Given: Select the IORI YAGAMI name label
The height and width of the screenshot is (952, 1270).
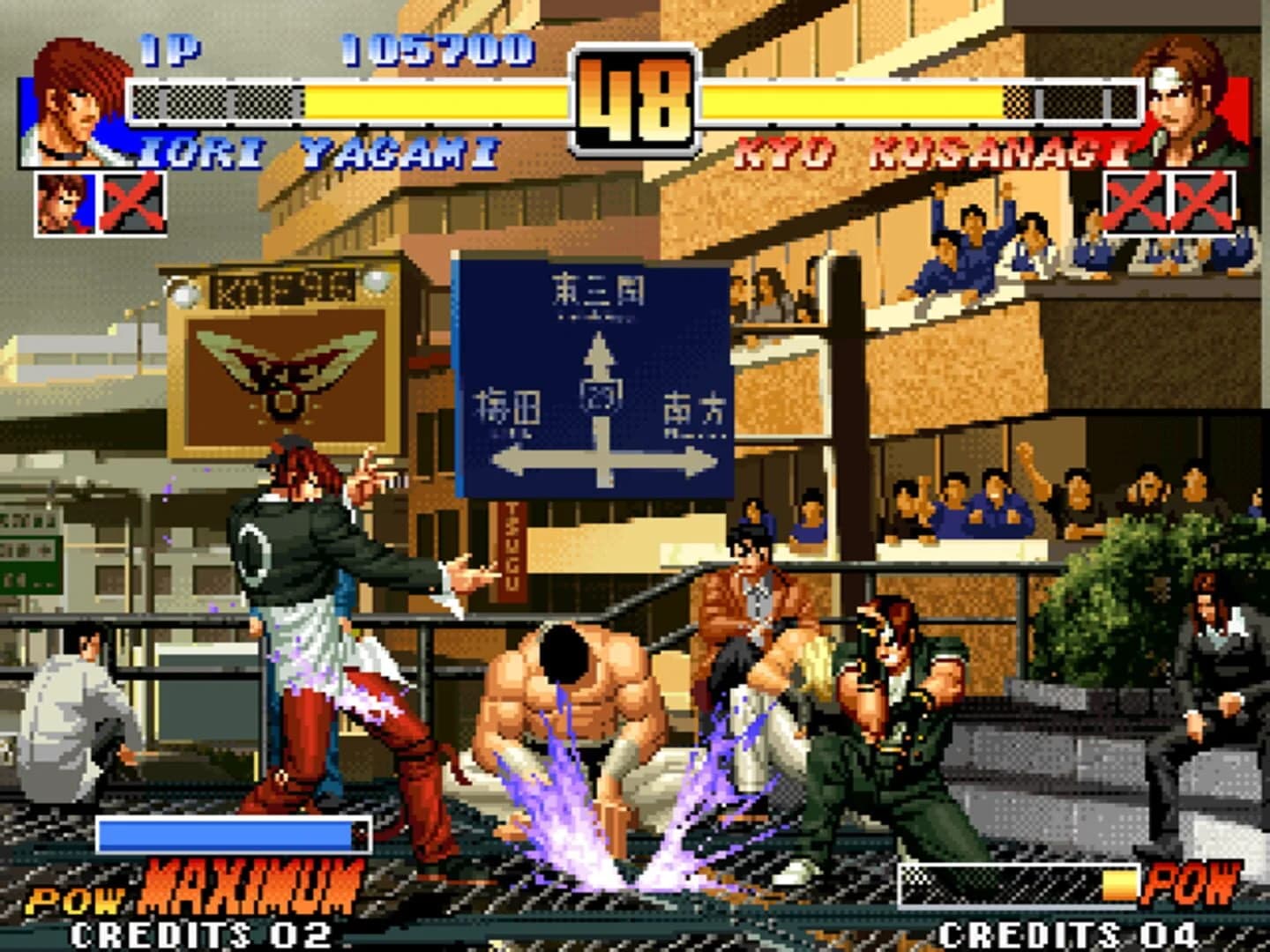Looking at the screenshot, I should 309,152.
